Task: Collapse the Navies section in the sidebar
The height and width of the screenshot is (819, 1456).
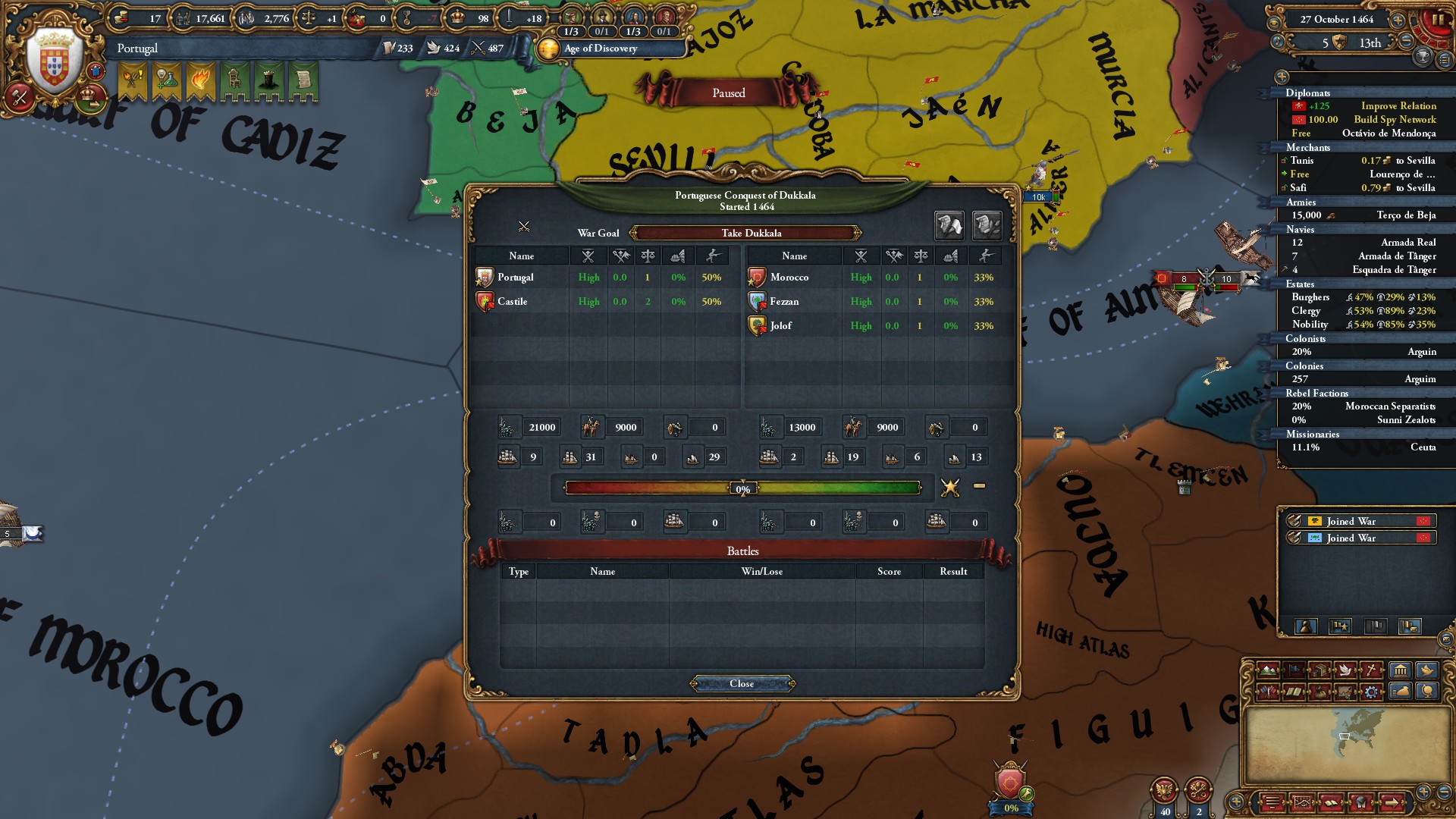Action: pos(1301,229)
